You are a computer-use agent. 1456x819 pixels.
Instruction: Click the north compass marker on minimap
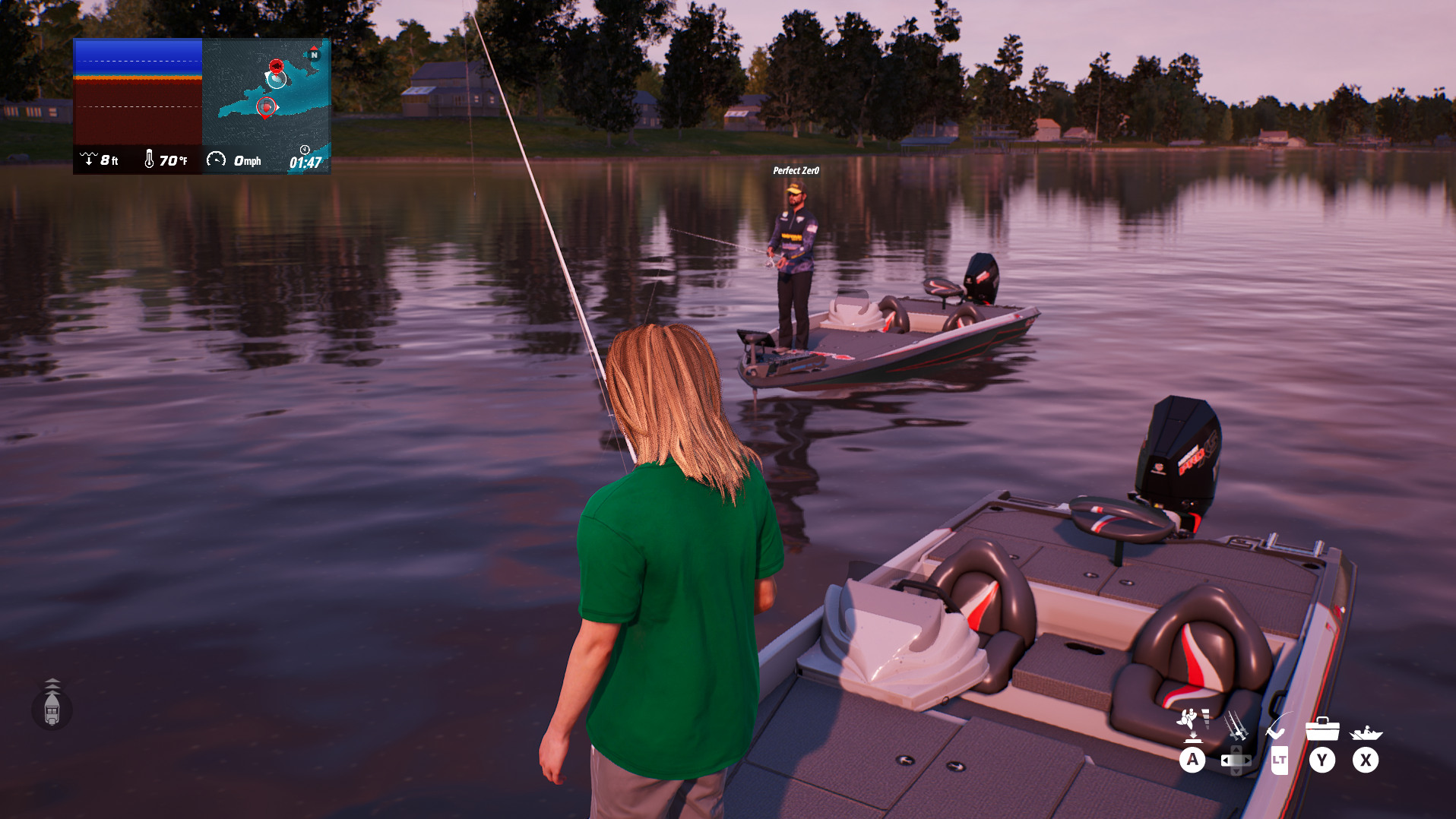point(314,54)
